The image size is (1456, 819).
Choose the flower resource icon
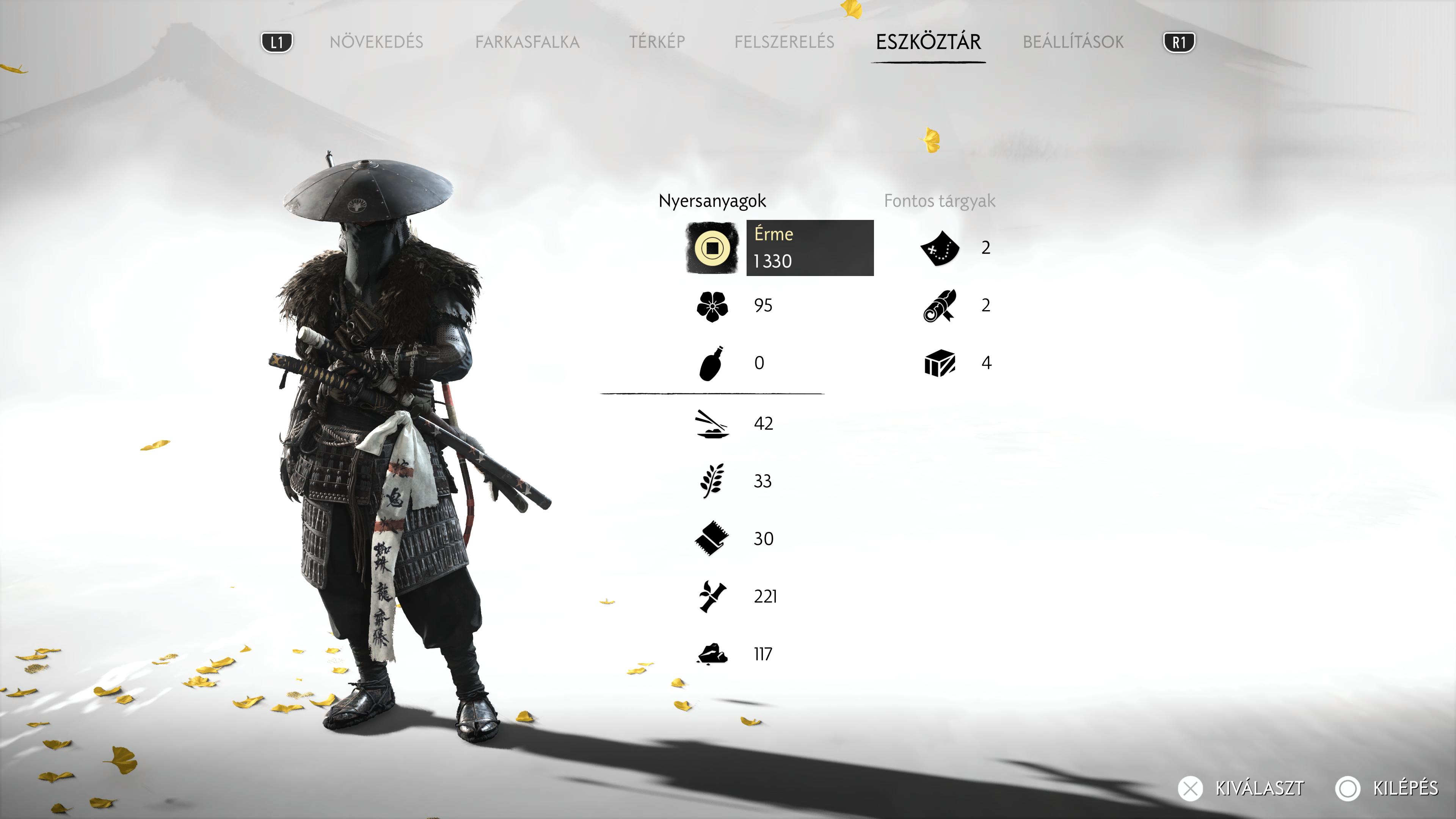(712, 306)
